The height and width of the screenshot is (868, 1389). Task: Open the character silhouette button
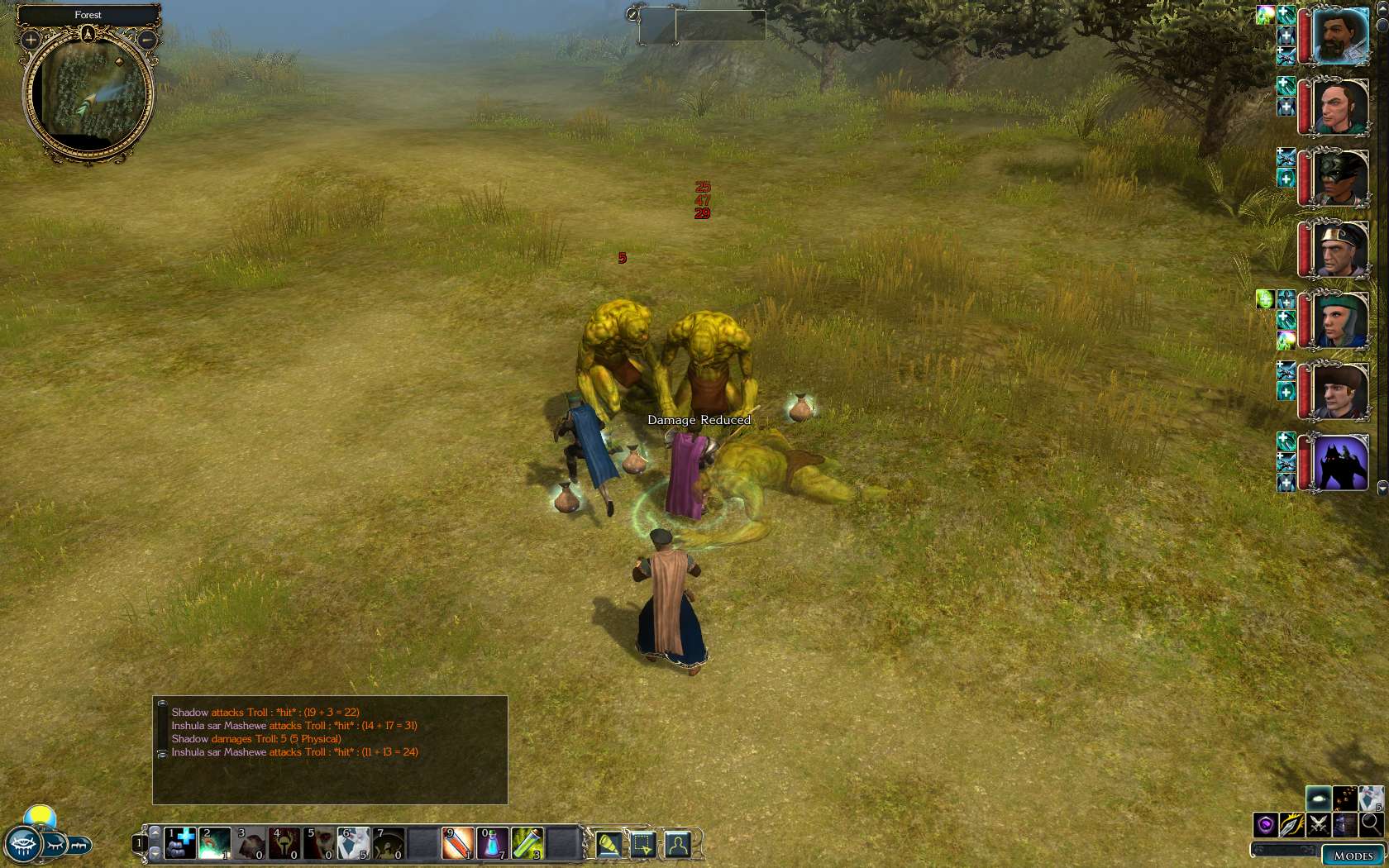677,844
